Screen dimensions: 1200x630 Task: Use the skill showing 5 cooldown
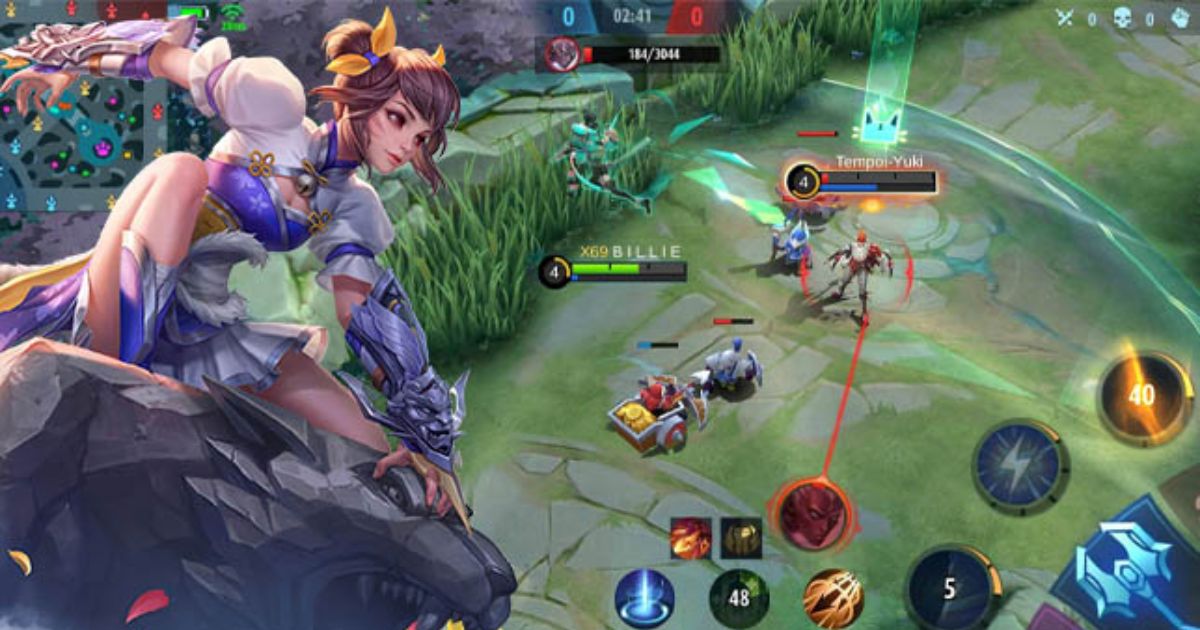coord(951,590)
